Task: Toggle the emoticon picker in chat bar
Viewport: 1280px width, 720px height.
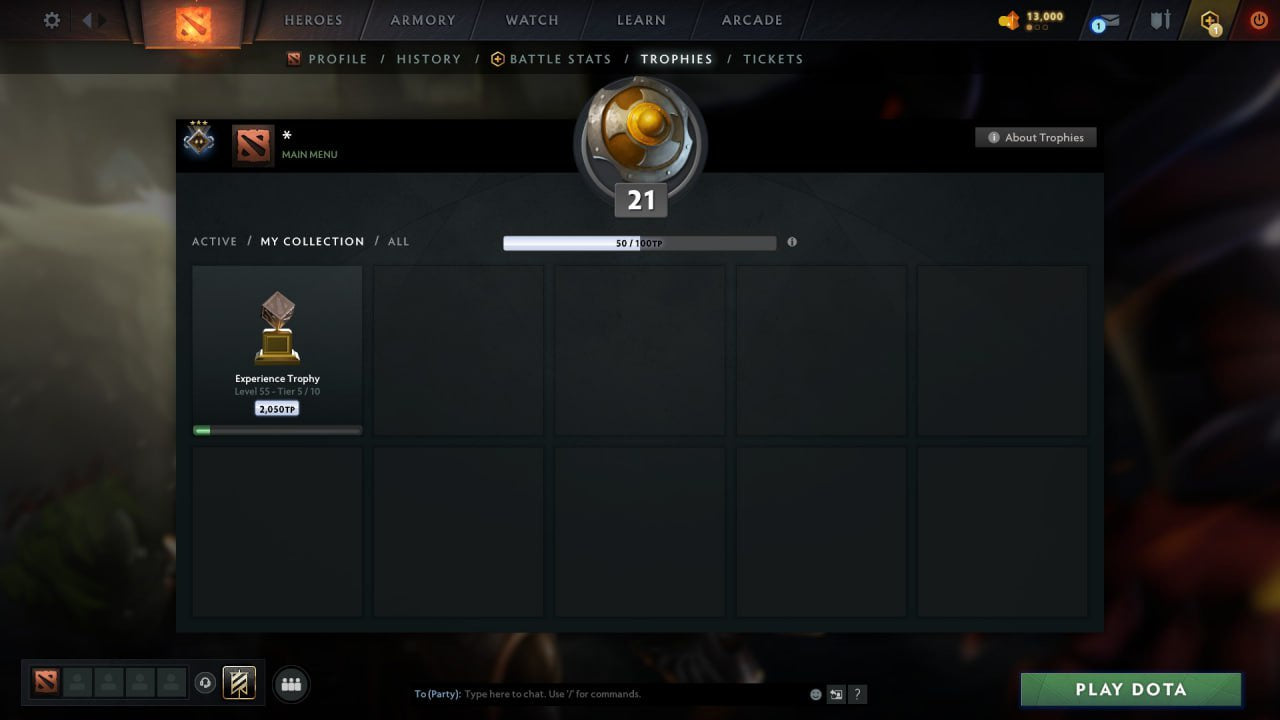Action: pyautogui.click(x=814, y=693)
